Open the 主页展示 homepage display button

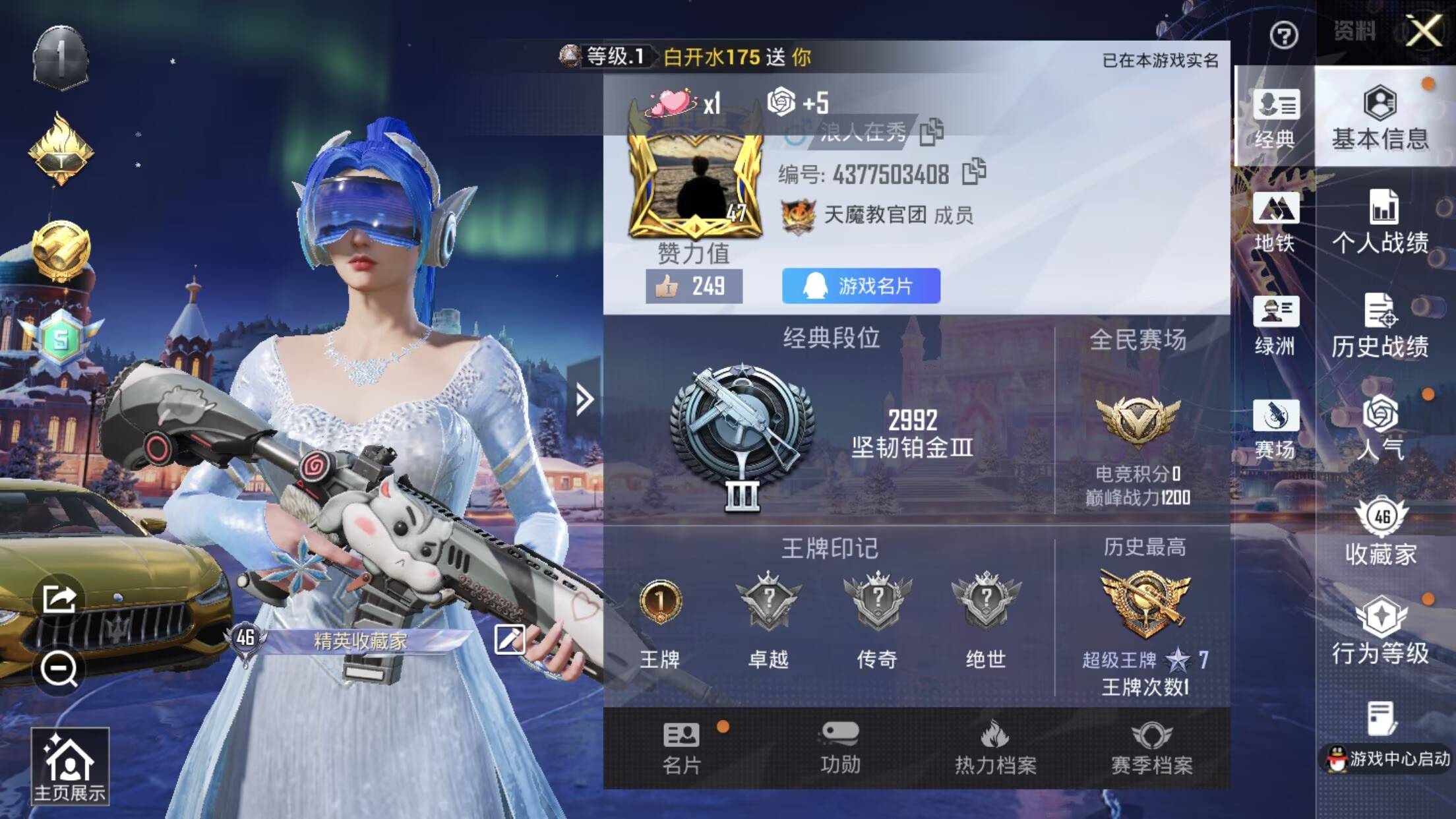click(x=70, y=767)
